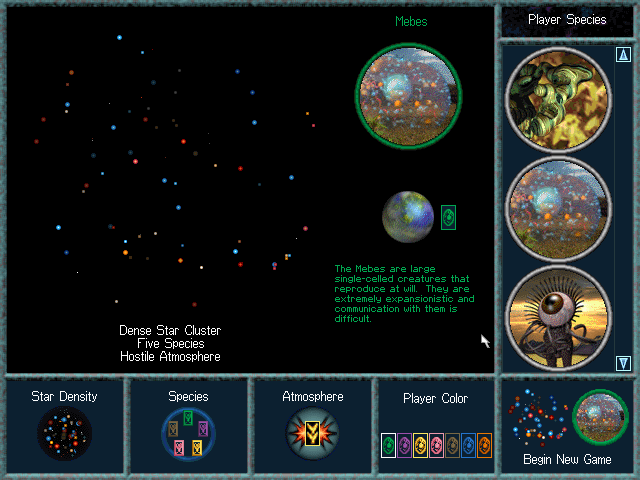Viewport: 640px width, 480px height.
Task: Pick the green player color
Action: tap(388, 445)
